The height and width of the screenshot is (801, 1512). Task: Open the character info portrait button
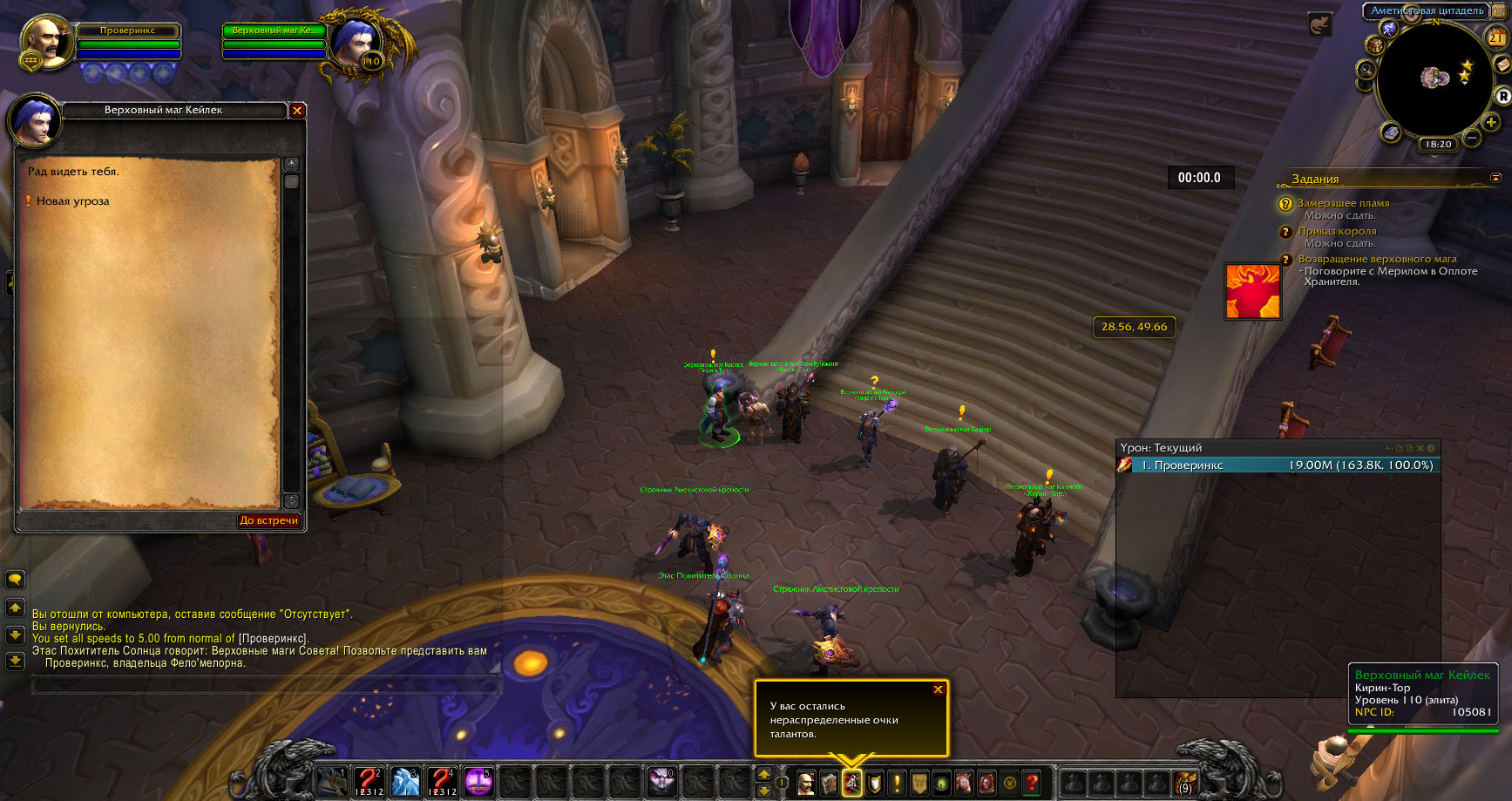point(806,783)
